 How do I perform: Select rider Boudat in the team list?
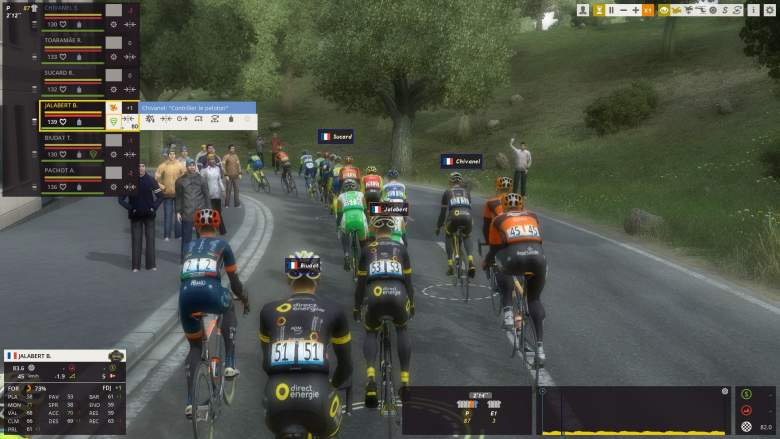click(60, 138)
